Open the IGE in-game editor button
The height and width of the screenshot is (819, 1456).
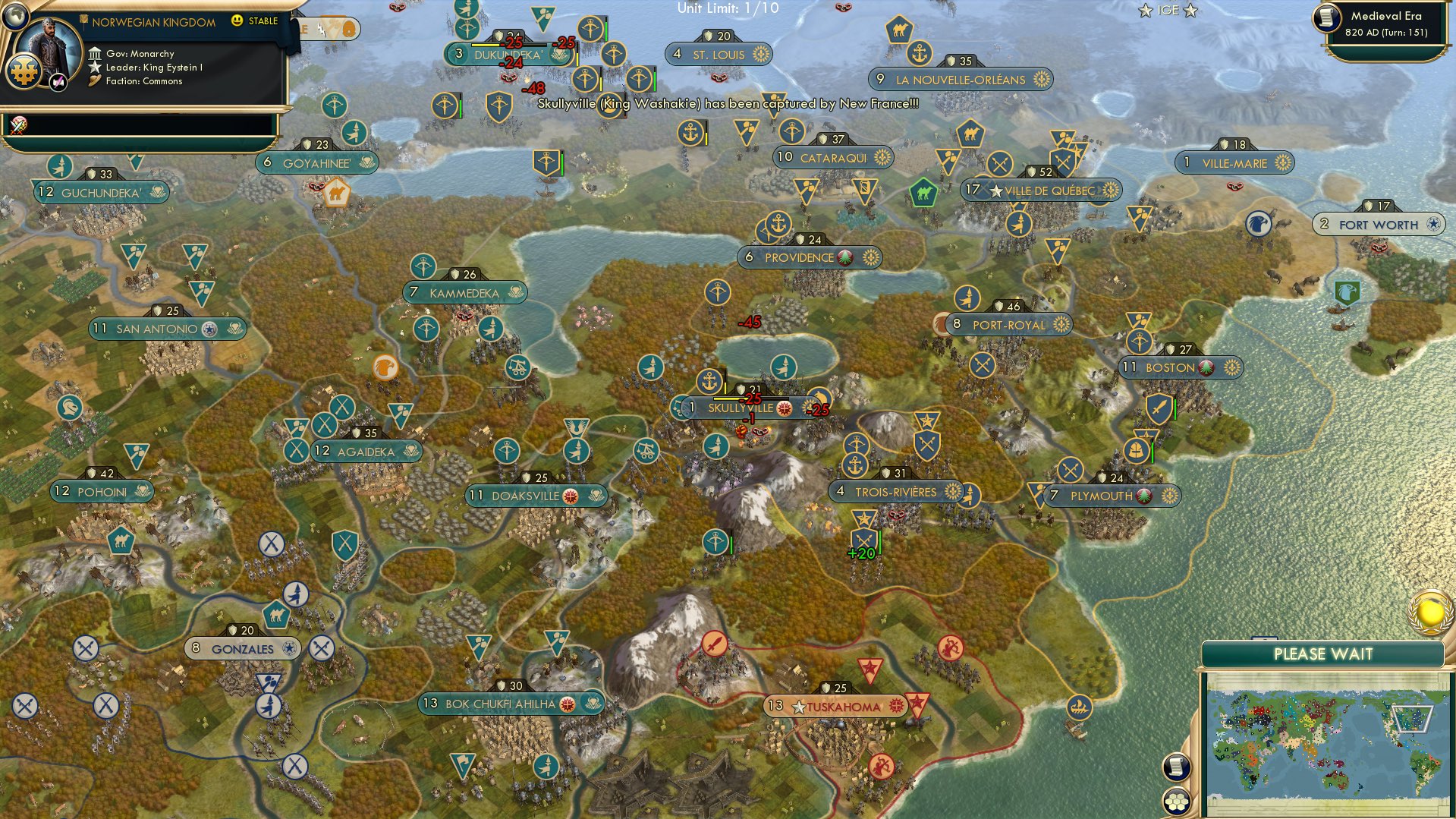tap(1168, 11)
